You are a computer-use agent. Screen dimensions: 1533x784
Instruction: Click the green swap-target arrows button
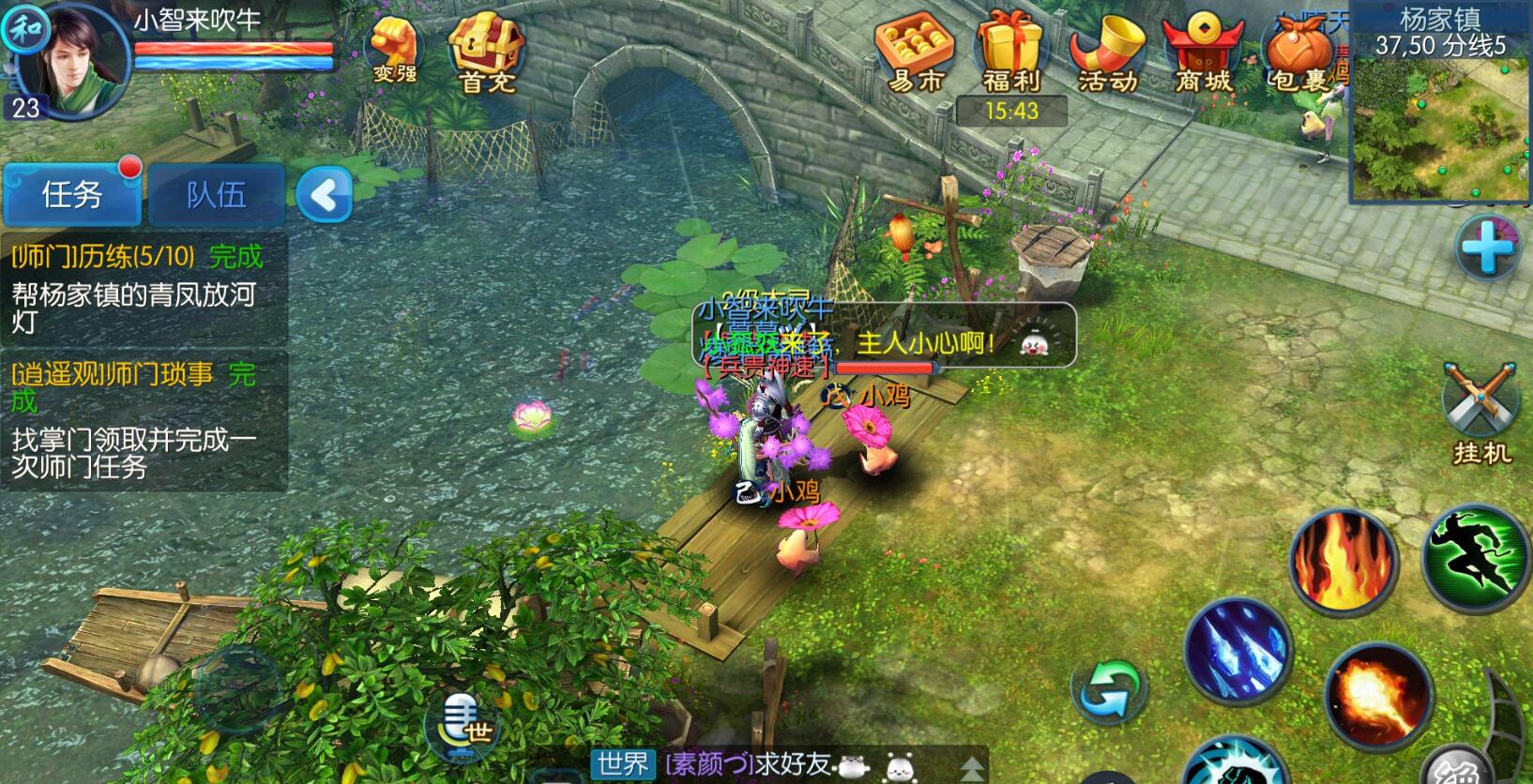coord(1110,693)
